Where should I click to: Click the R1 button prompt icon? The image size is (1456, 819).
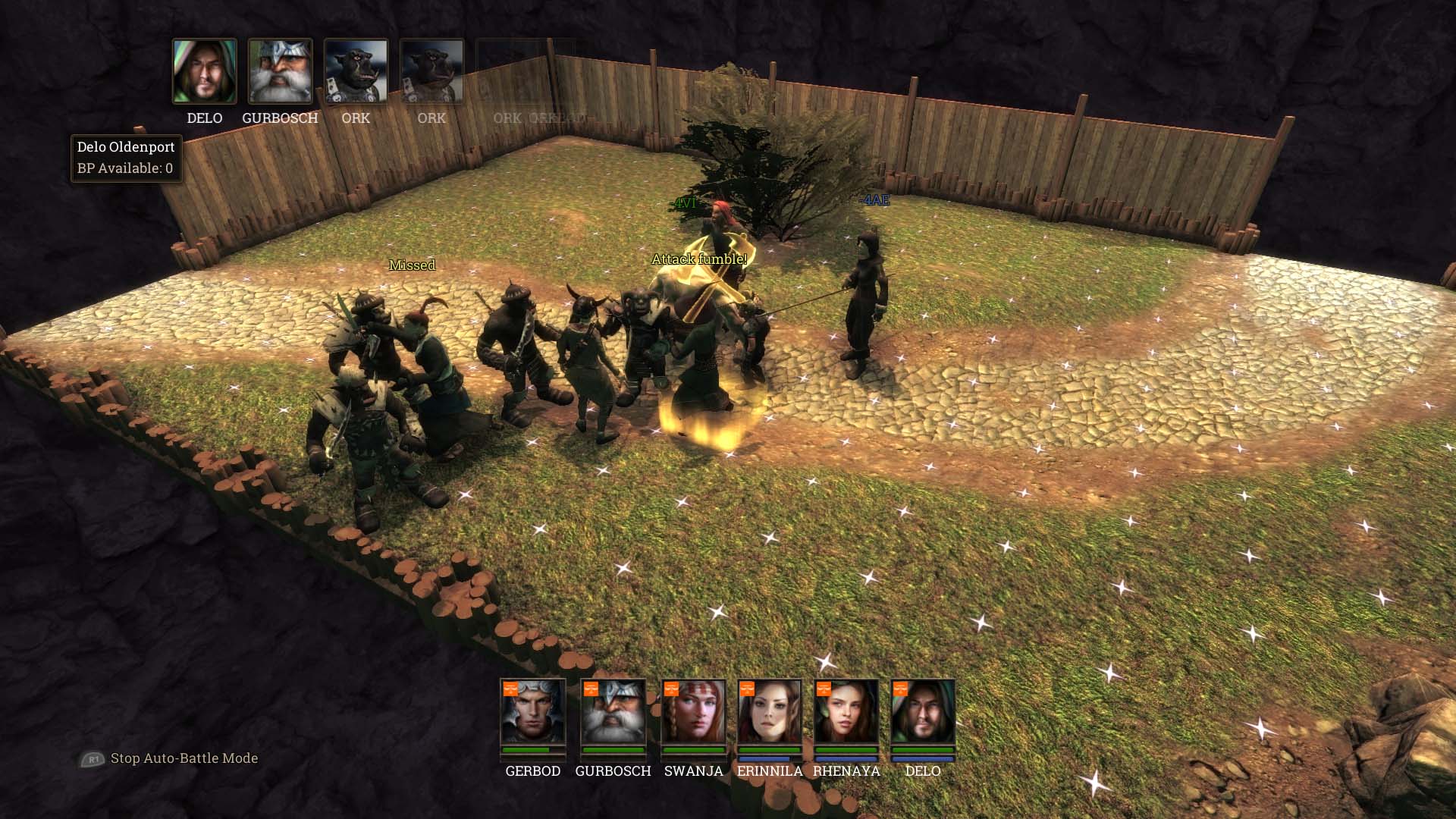[94, 758]
